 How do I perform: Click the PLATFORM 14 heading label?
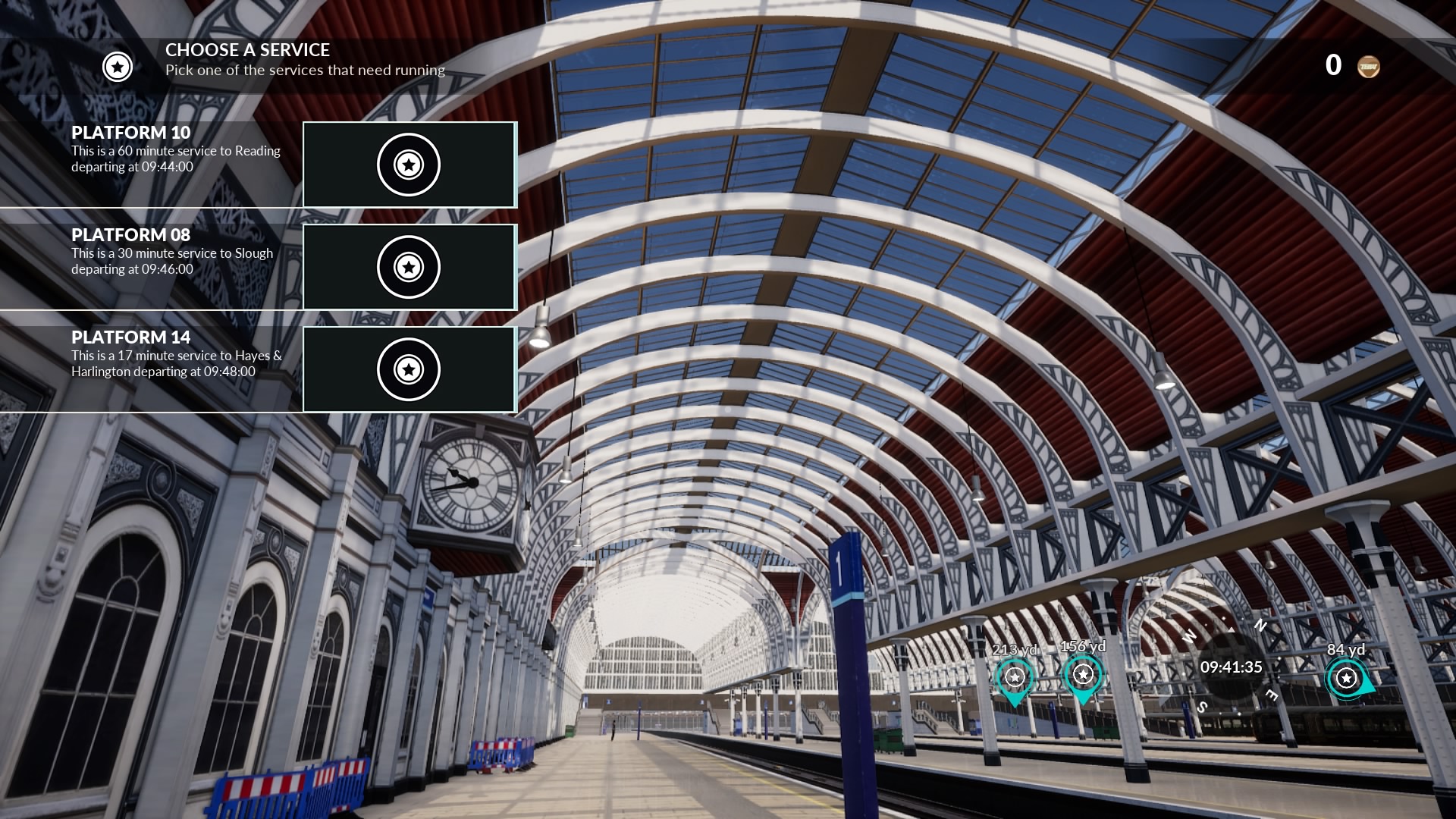pyautogui.click(x=130, y=338)
